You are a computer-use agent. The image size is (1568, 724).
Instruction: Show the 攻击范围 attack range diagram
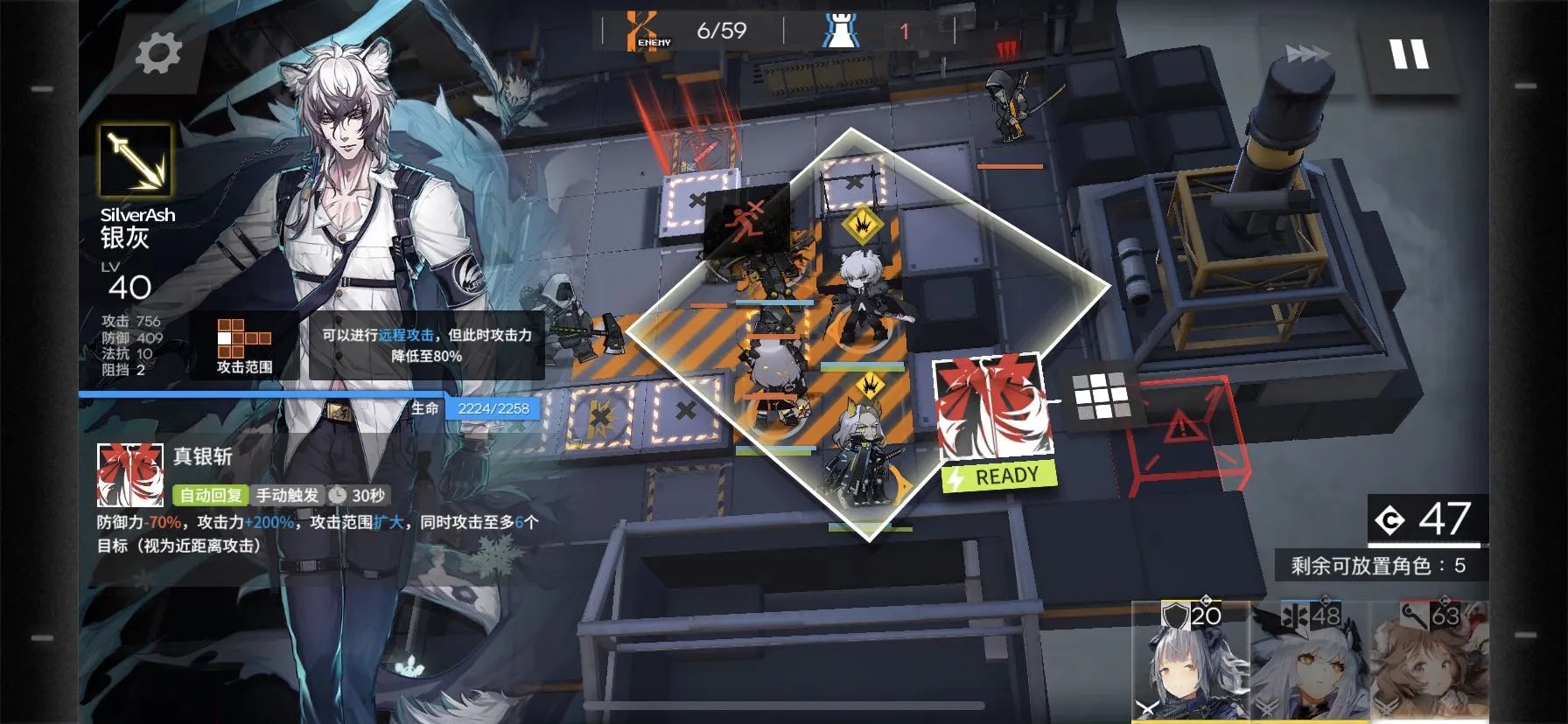tap(244, 345)
